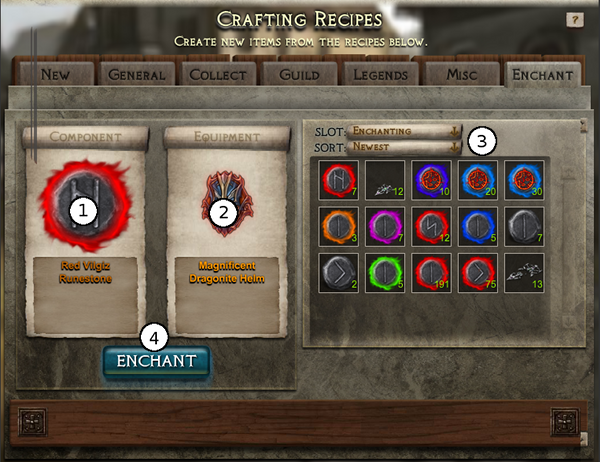Open the help question mark button
This screenshot has height=462, width=600.
tap(574, 19)
